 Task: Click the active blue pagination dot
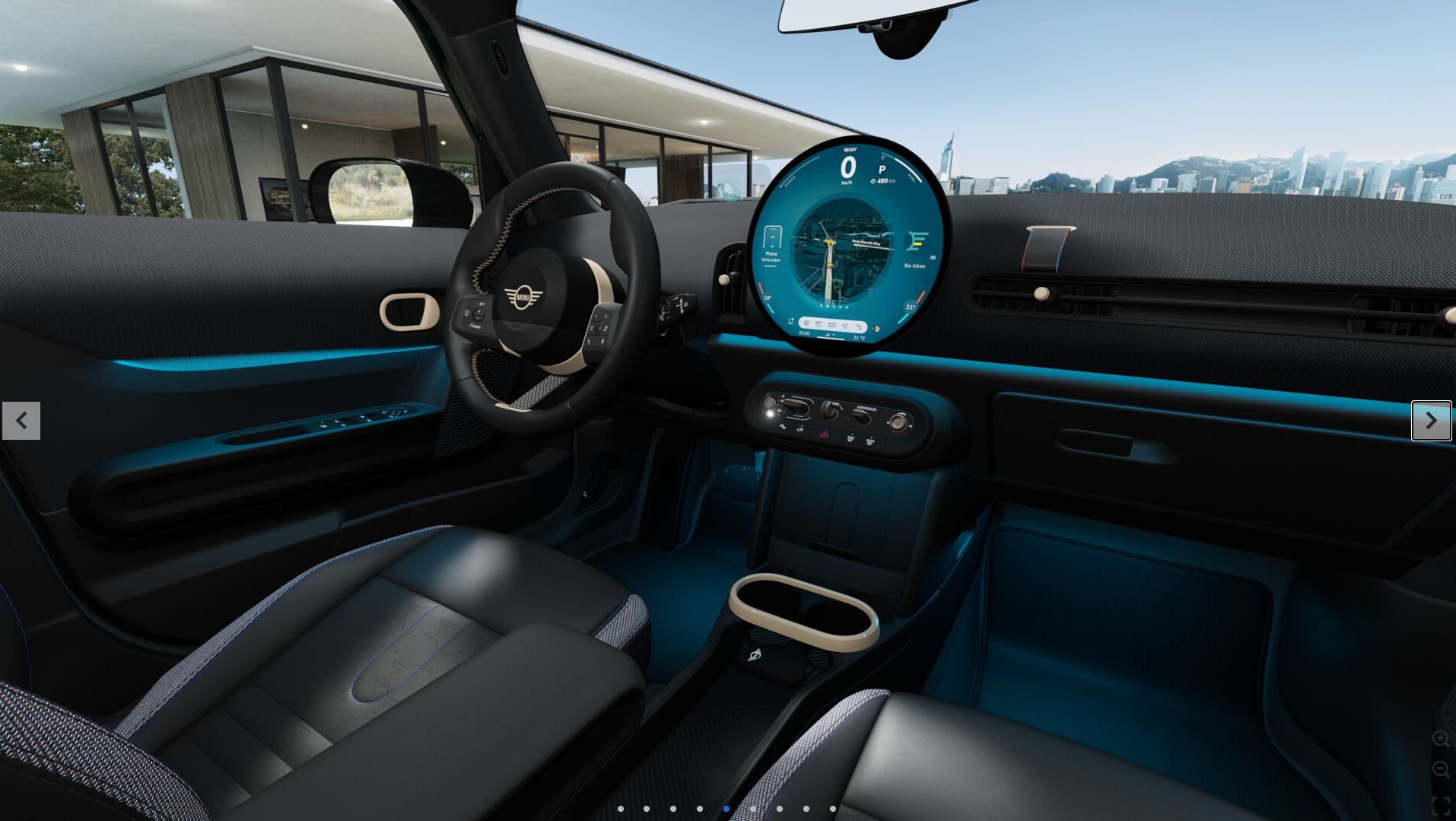click(x=726, y=809)
